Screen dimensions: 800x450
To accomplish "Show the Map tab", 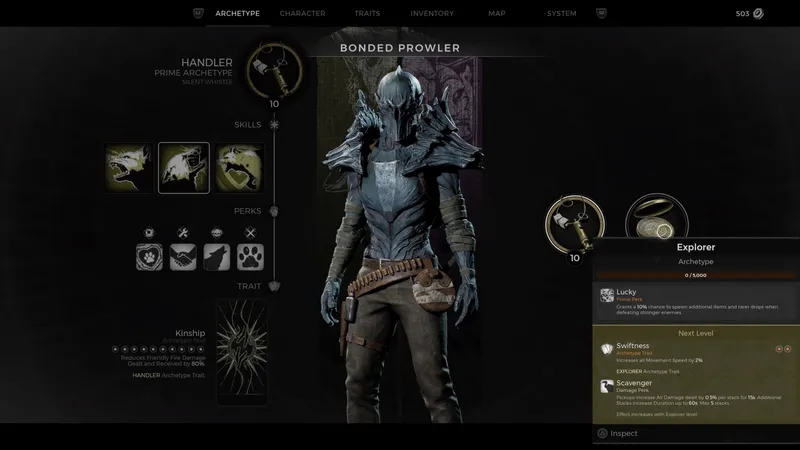I will pos(497,13).
